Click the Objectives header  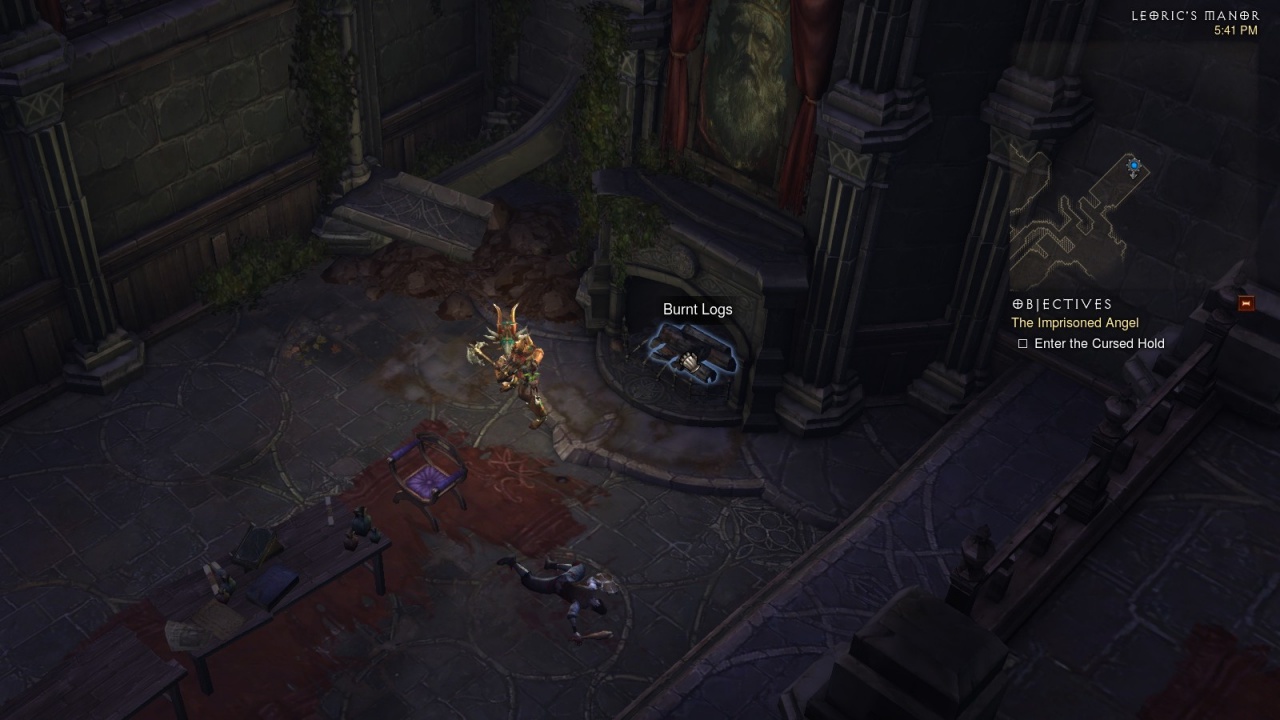coord(1062,304)
